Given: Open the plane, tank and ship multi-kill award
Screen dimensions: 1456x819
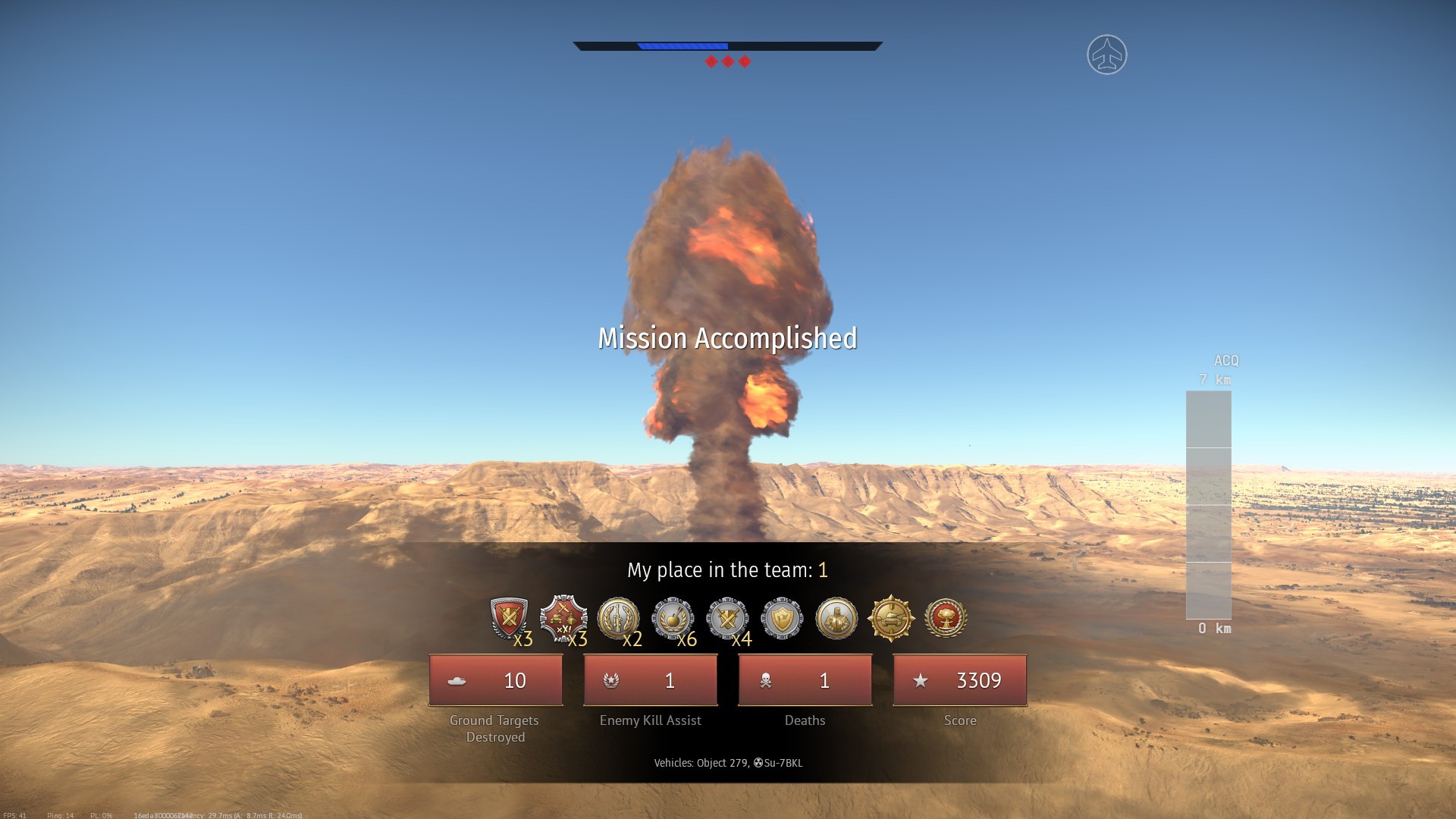Looking at the screenshot, I should pyautogui.click(x=563, y=618).
